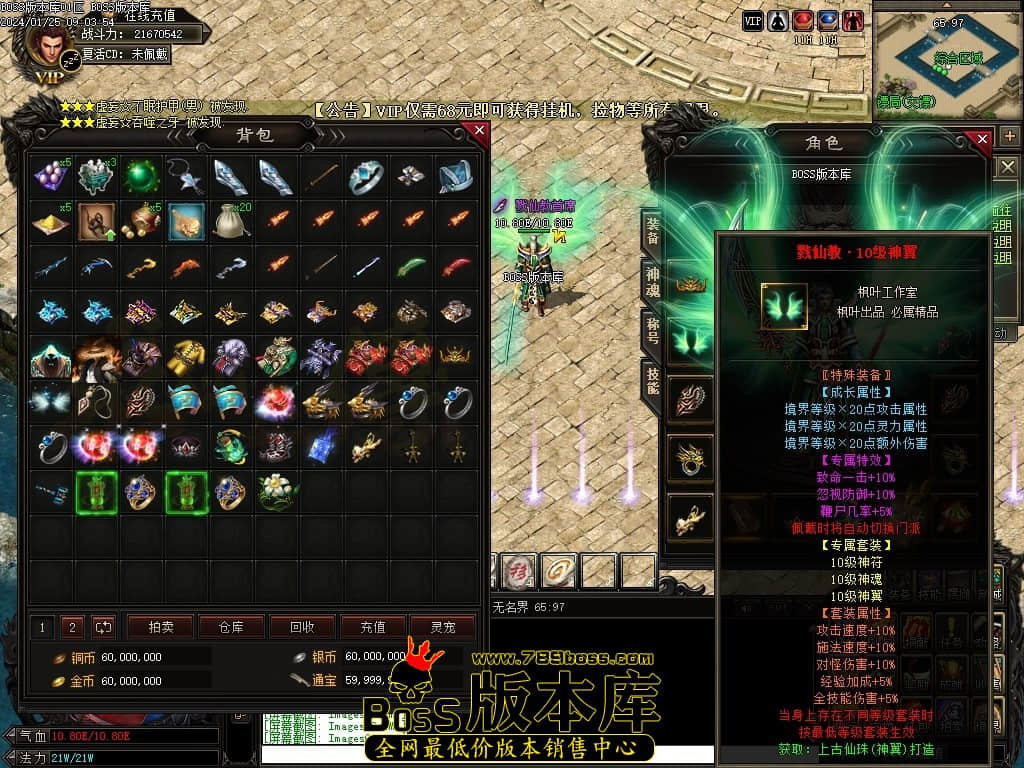Click the VIP icon in the top bar

[753, 20]
